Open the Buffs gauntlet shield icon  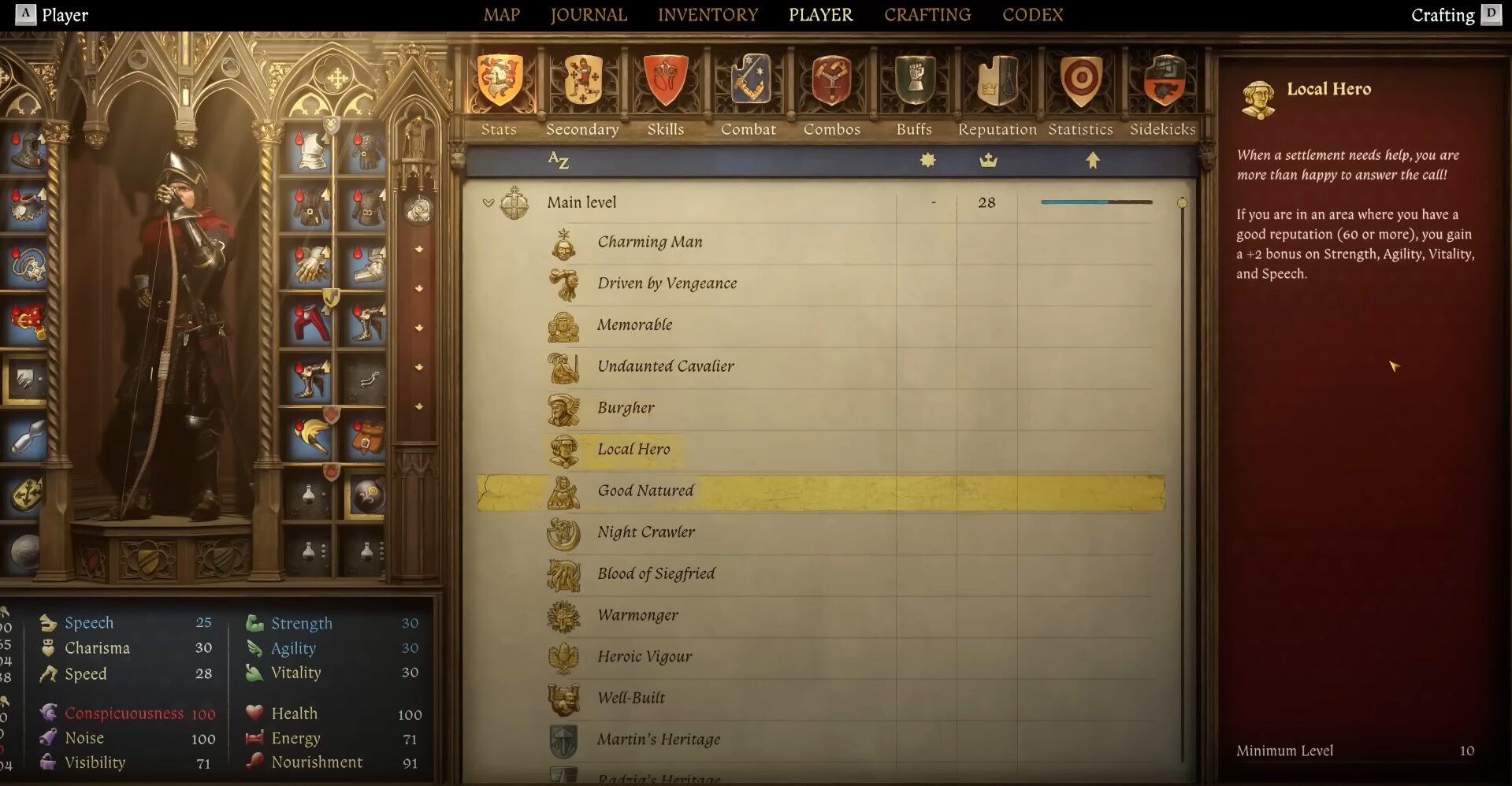pos(914,81)
